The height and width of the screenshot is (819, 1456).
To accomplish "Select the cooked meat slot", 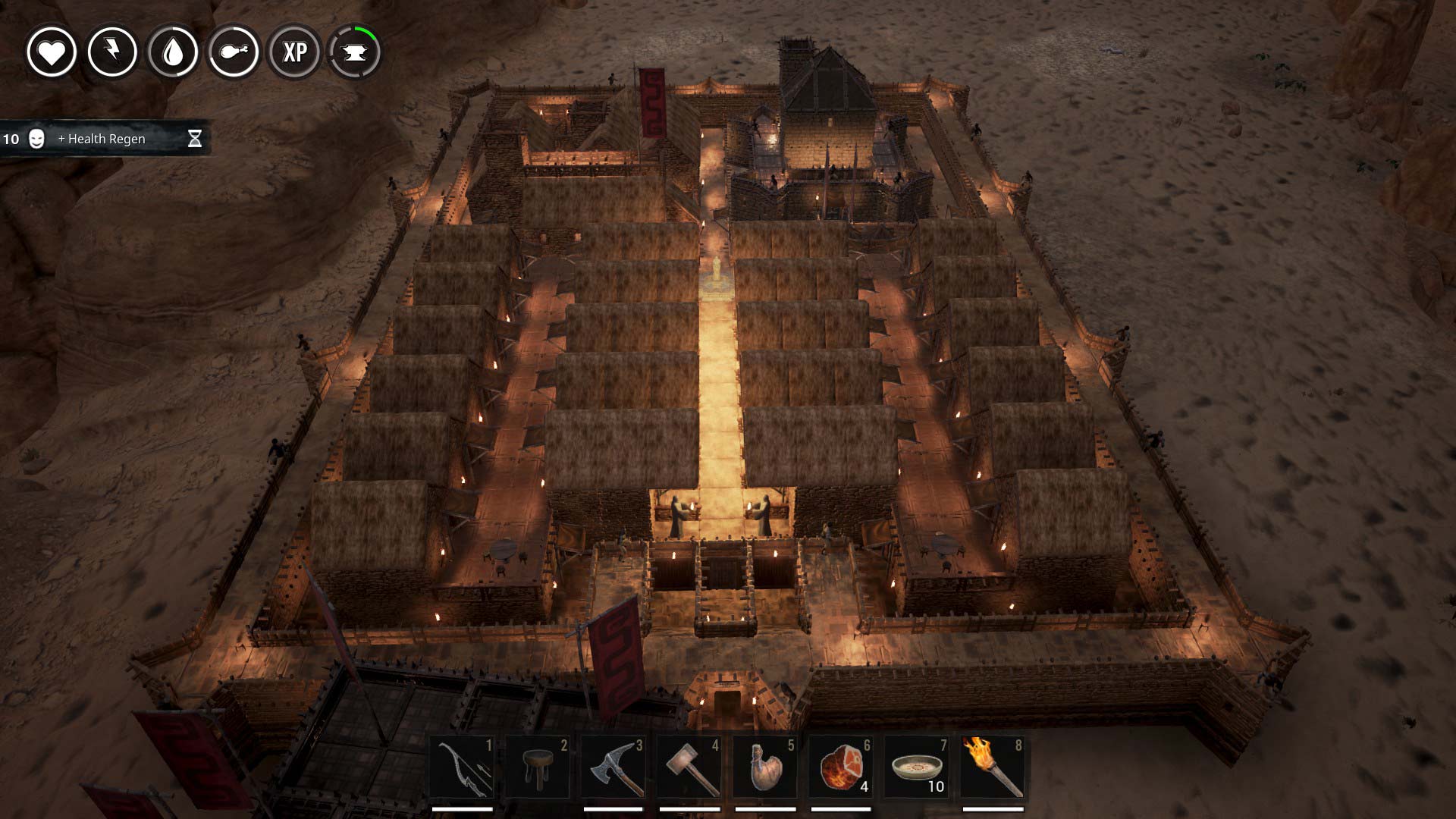I will pos(840,767).
